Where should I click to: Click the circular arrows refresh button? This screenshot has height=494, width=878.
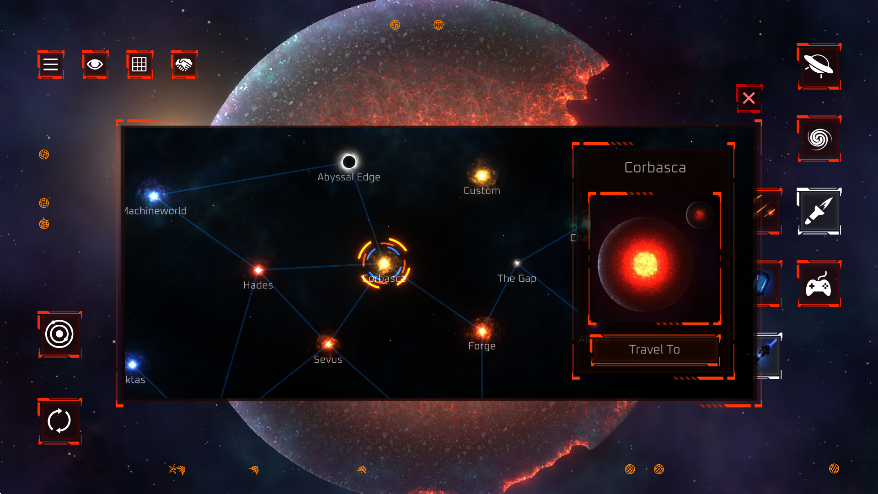[x=60, y=420]
